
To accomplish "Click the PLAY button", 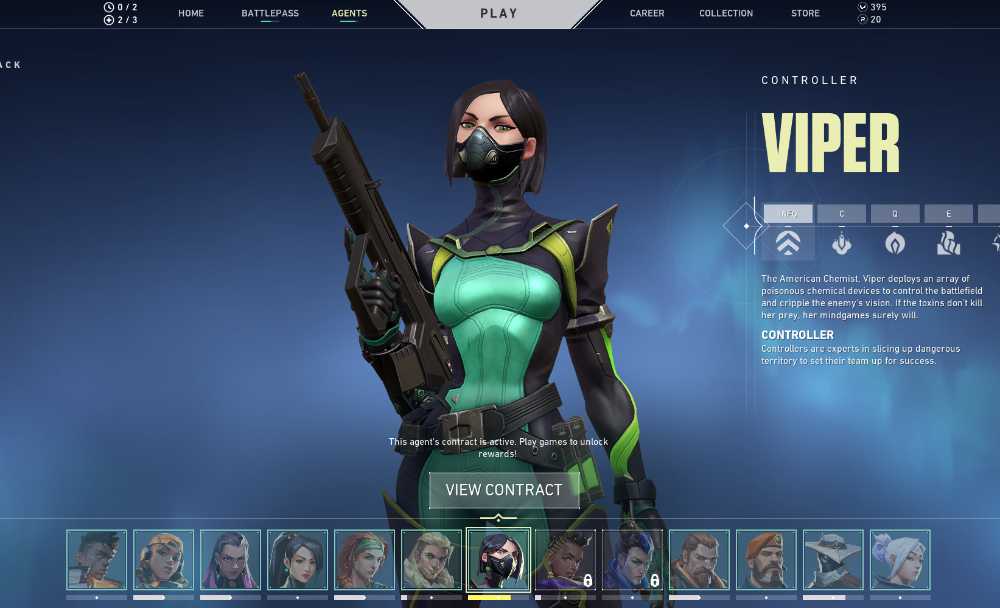I will pyautogui.click(x=499, y=14).
